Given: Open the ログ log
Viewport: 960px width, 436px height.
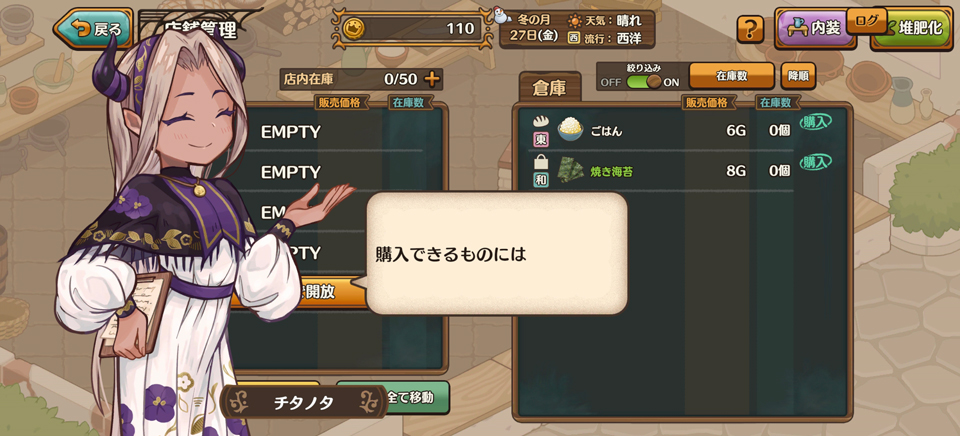Looking at the screenshot, I should [867, 20].
